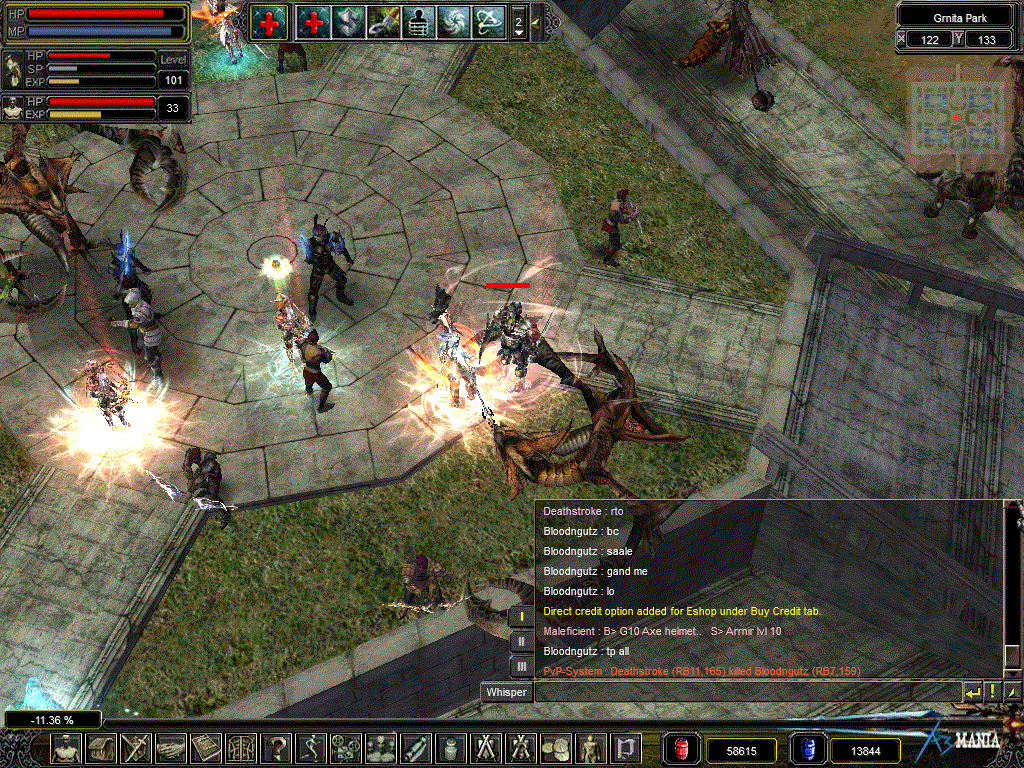
Task: Collapse the skill bar with yellow arrow
Action: 536,22
